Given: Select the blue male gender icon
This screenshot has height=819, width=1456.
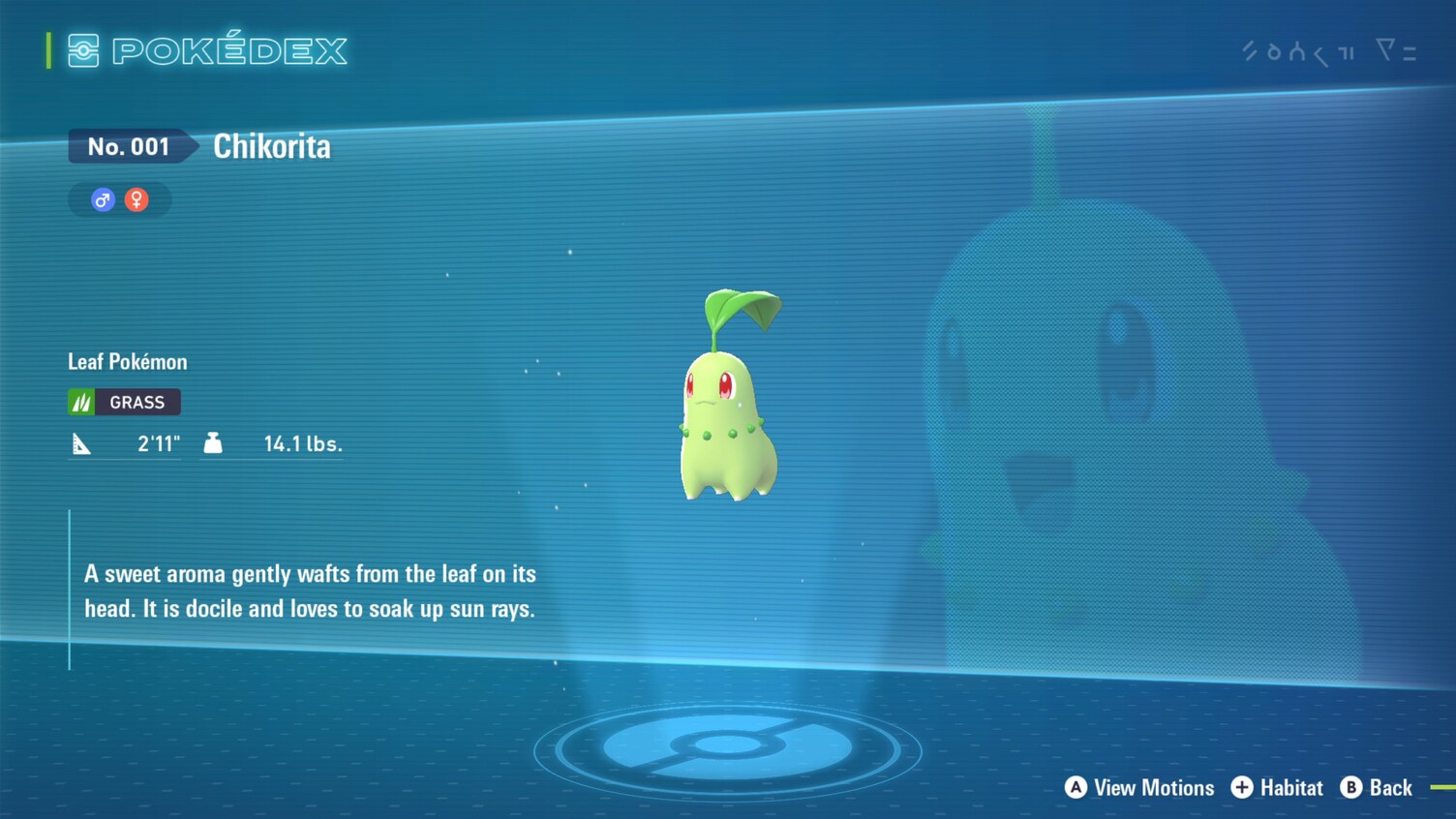Looking at the screenshot, I should coord(103,200).
